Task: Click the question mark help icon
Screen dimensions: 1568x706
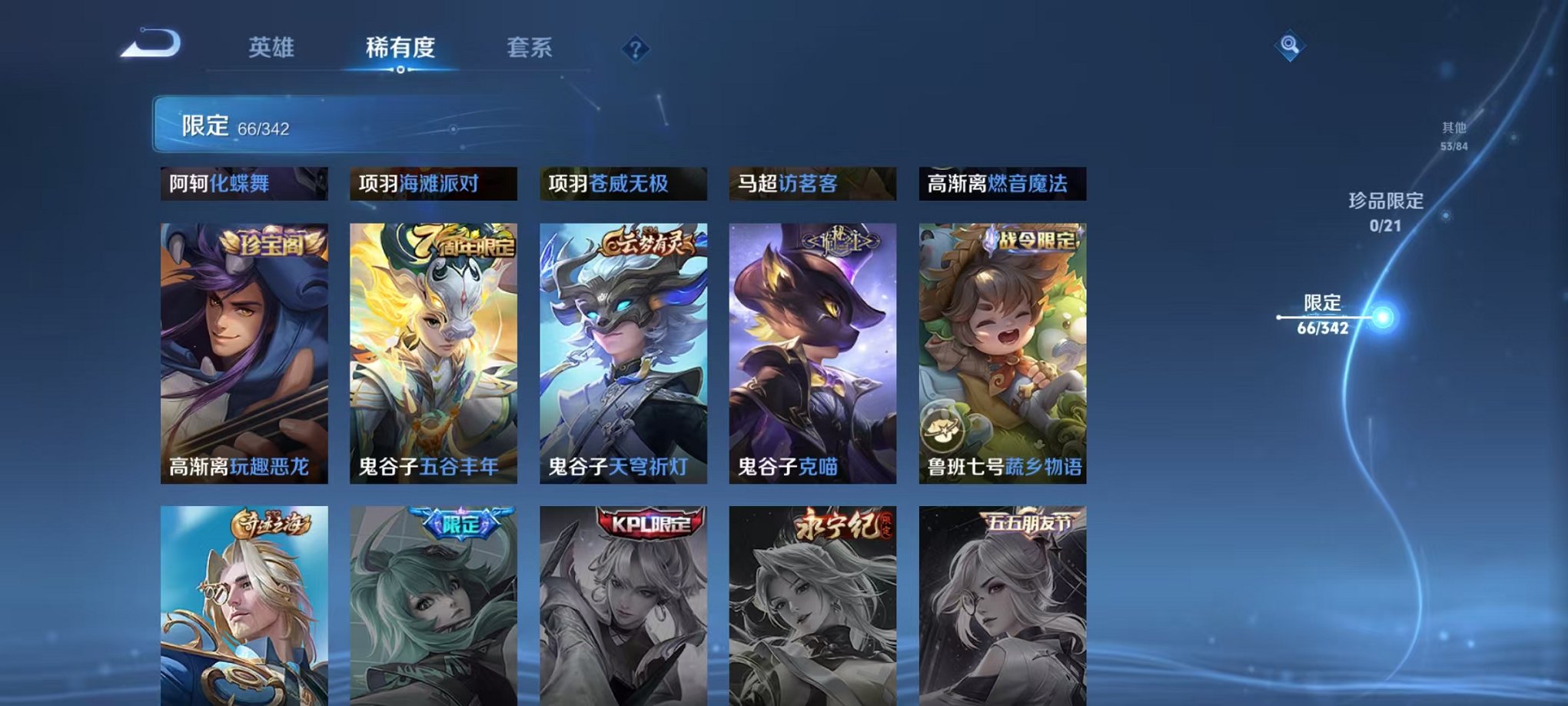Action: (634, 49)
